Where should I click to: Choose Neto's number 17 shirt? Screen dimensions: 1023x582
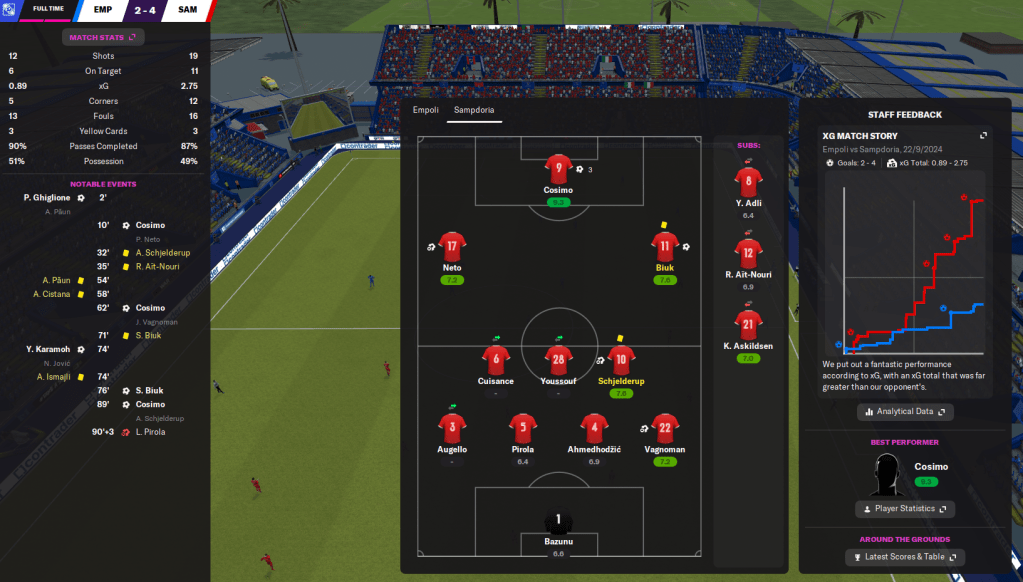(452, 246)
